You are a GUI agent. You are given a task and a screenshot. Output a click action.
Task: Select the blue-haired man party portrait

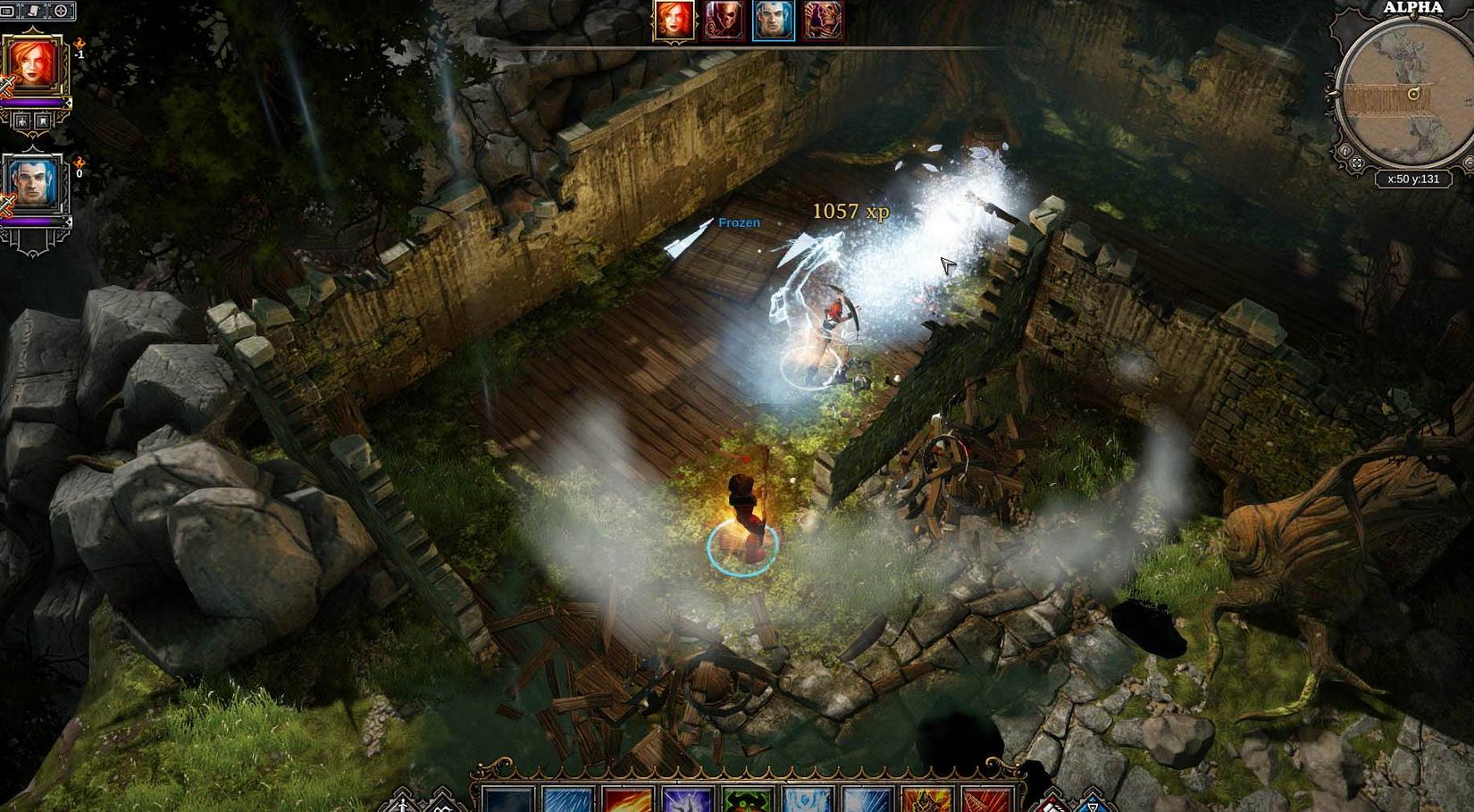[34, 182]
